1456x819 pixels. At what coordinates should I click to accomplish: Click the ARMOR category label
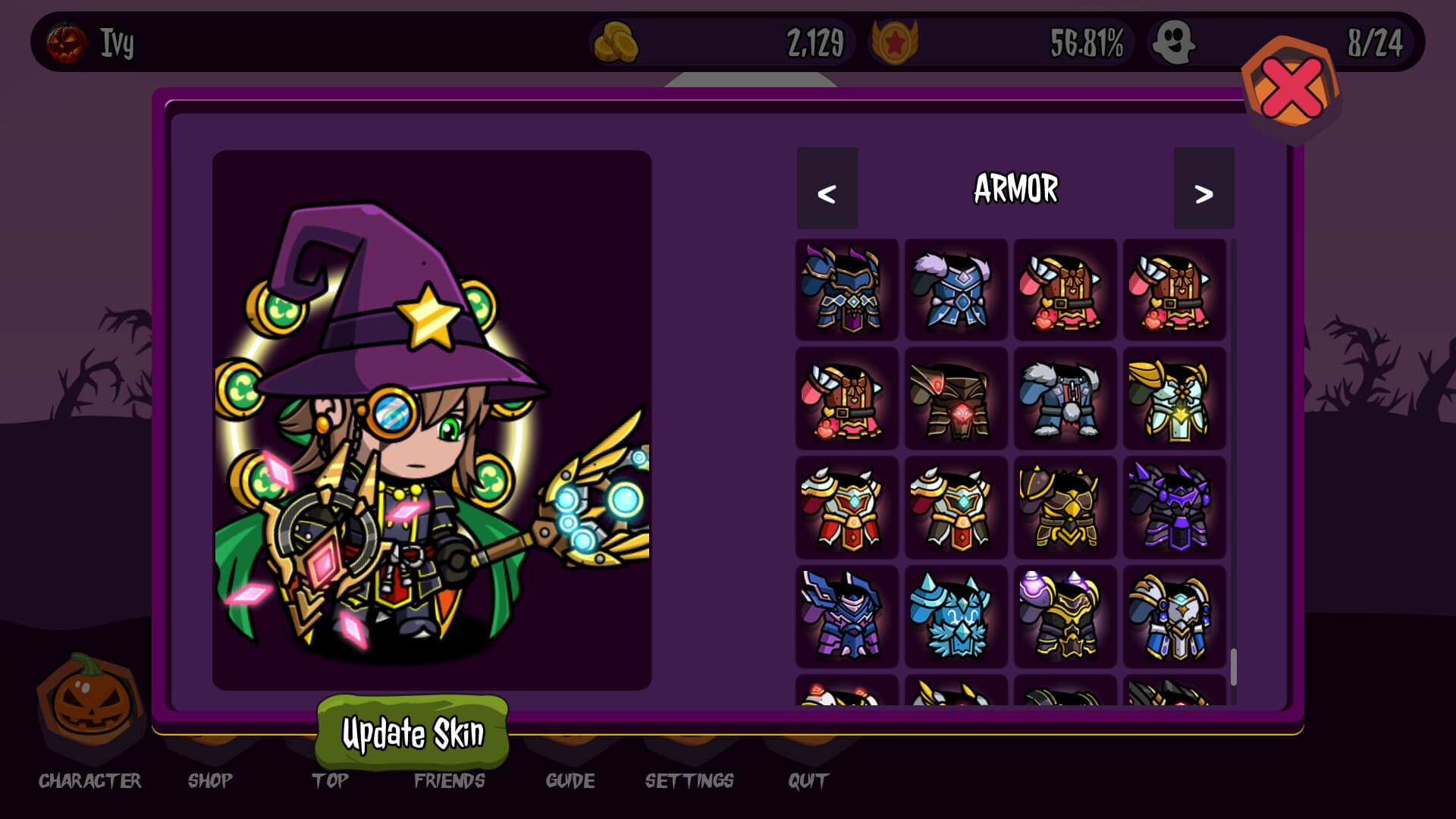point(1015,190)
